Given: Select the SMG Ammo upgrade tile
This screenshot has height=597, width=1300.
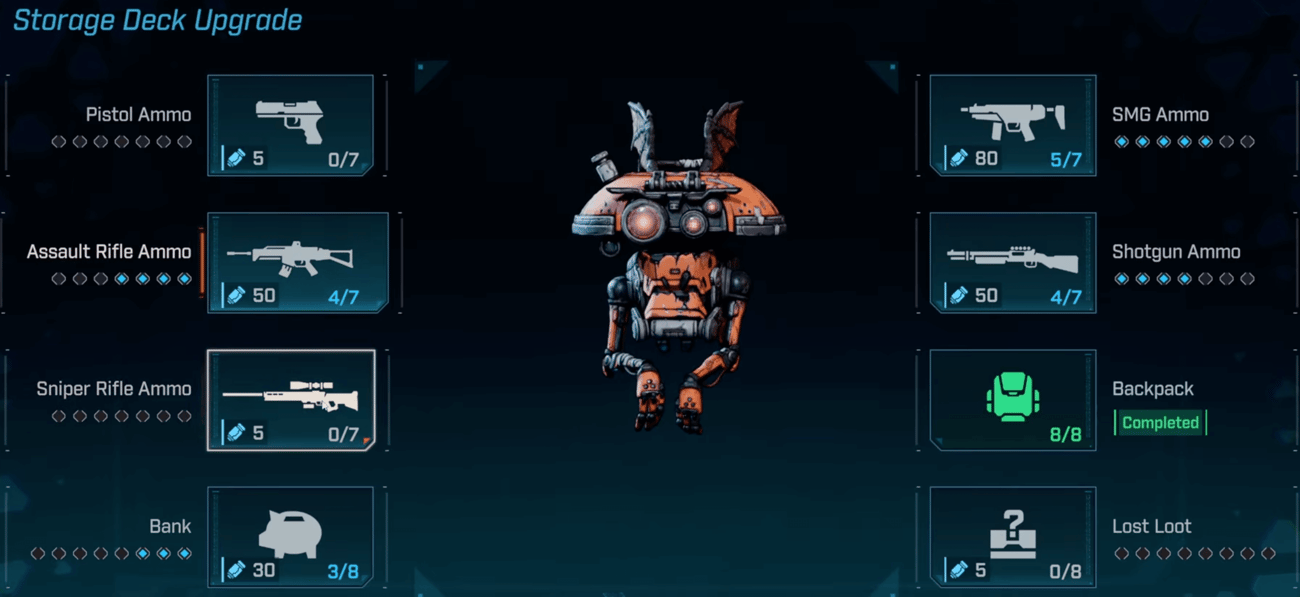Looking at the screenshot, I should coord(1012,125).
